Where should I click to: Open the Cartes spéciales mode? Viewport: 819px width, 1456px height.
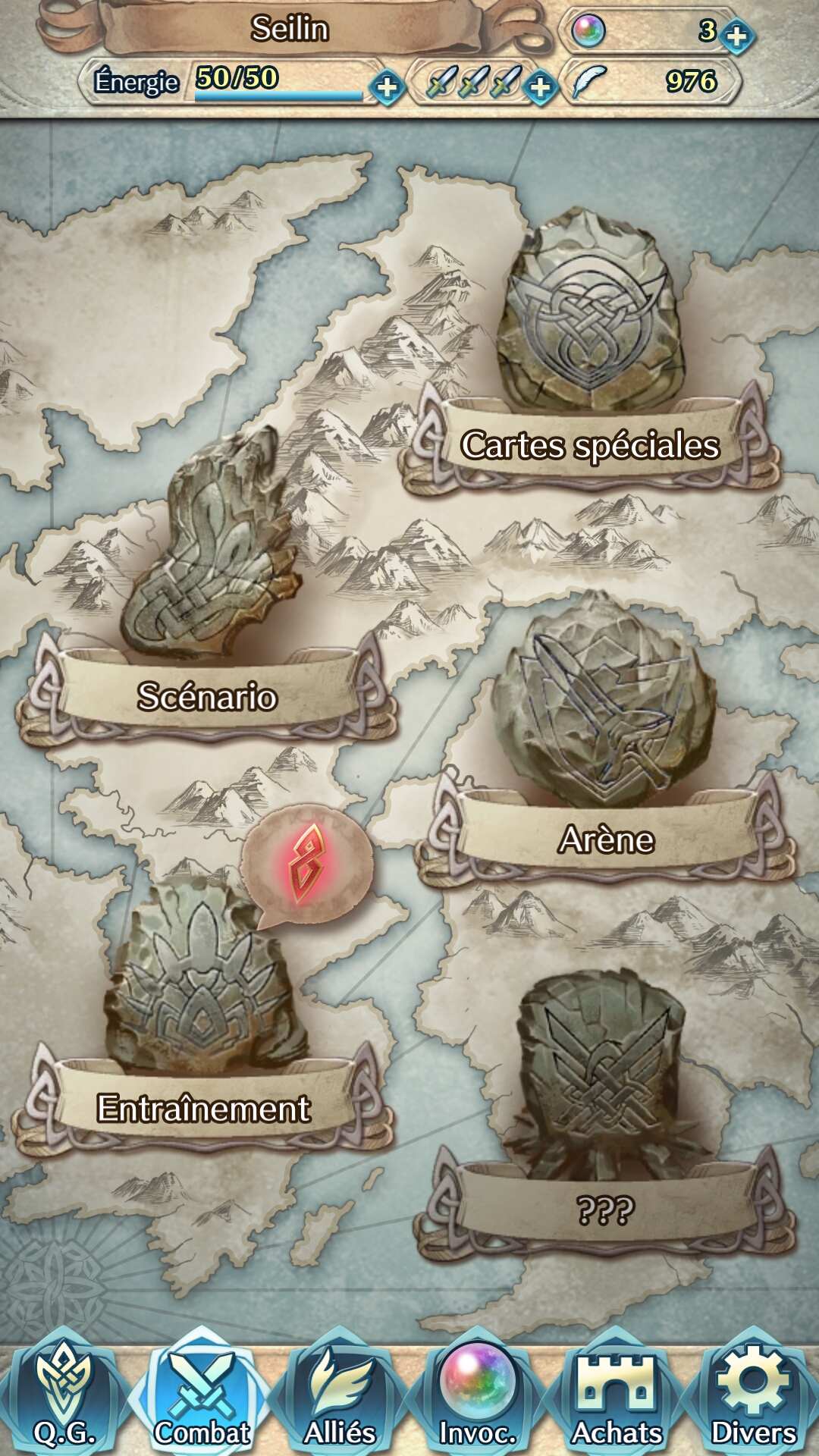coord(590,444)
